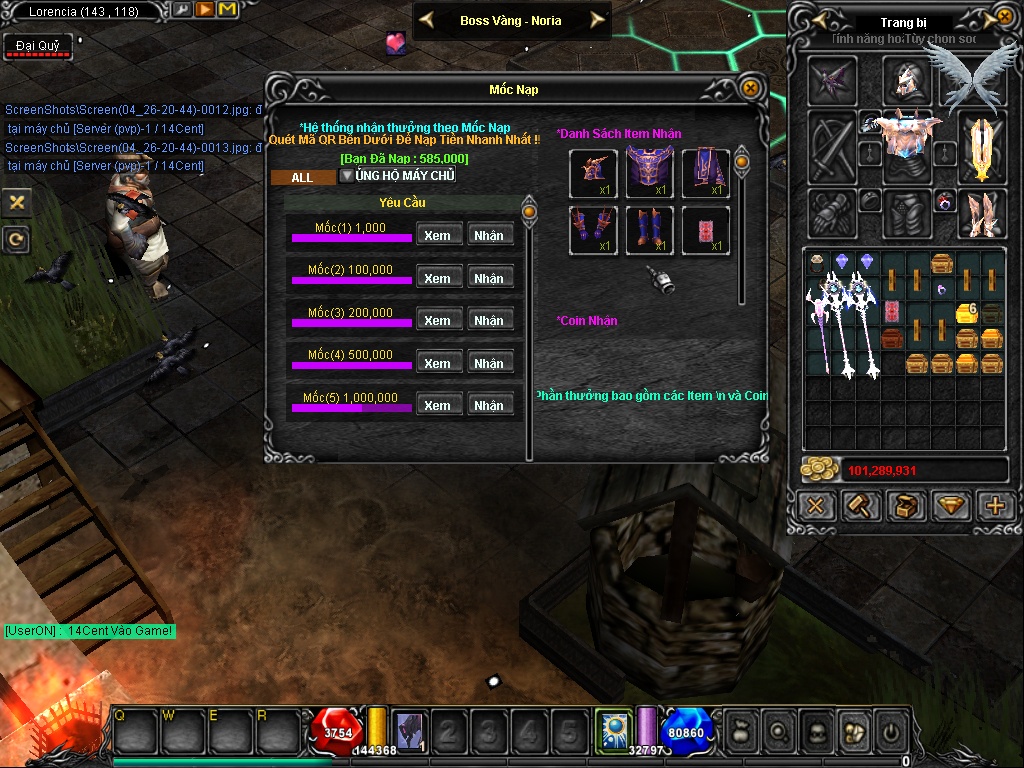Go to previous boss with left arrow
Screen dimensions: 1024x768
(x=426, y=20)
